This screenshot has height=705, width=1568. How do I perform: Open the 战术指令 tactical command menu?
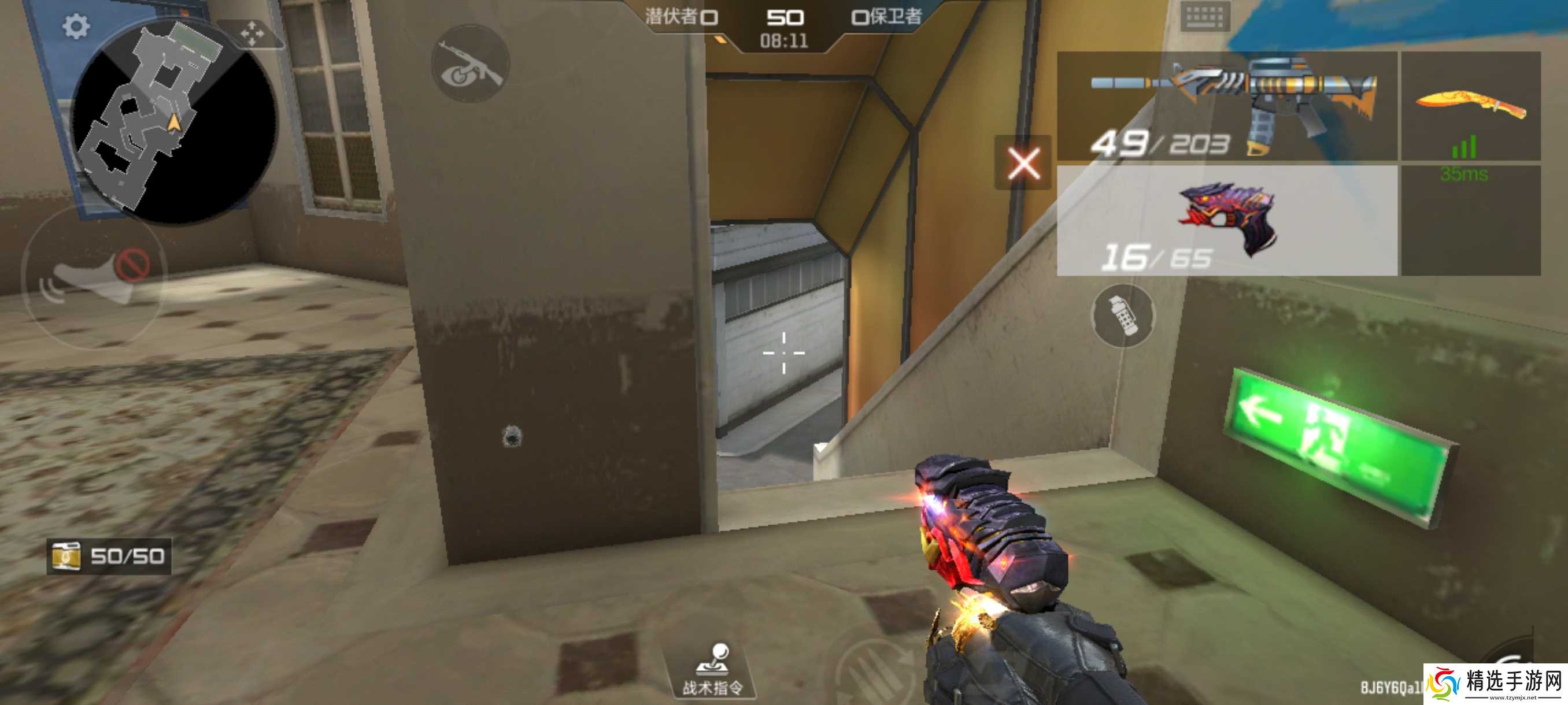(x=713, y=671)
